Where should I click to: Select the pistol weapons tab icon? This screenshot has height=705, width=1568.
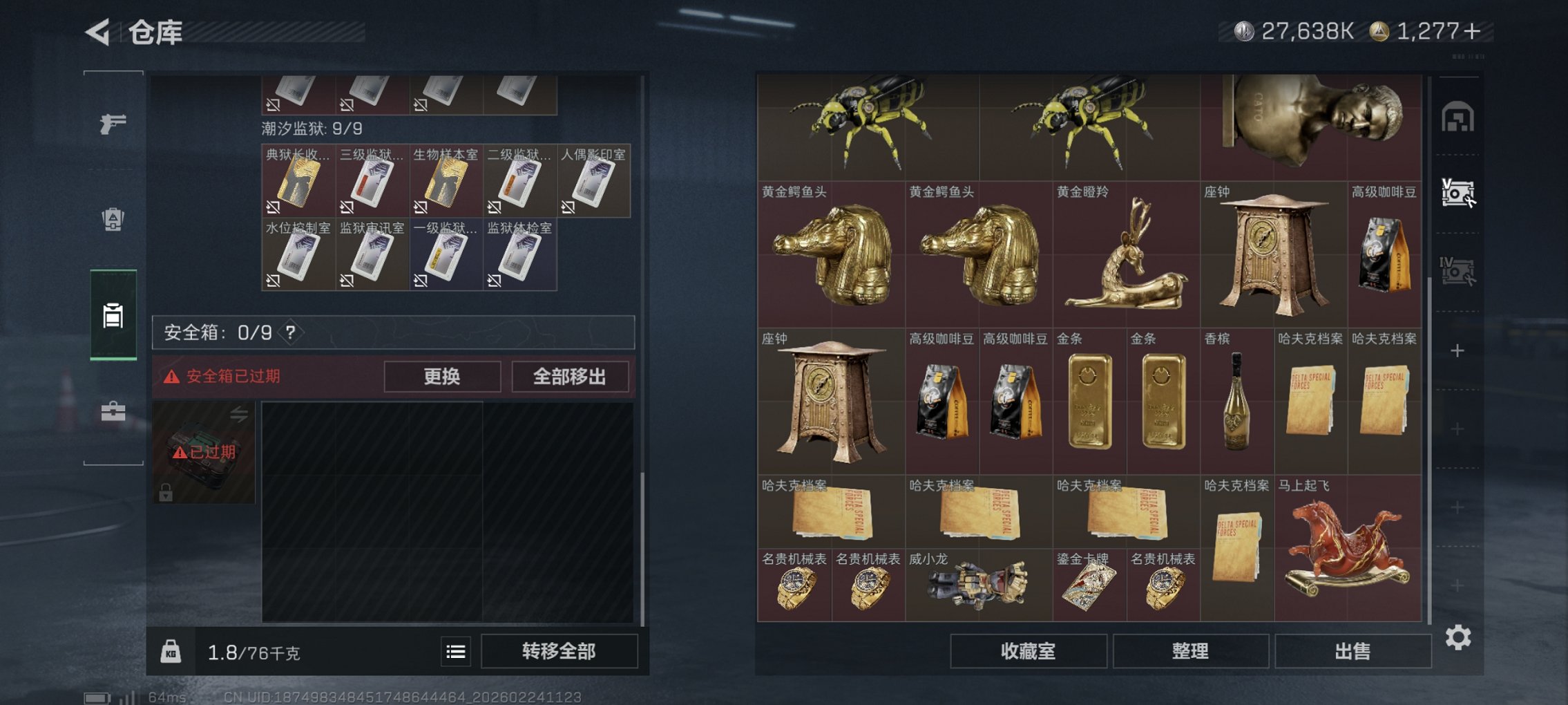tap(112, 124)
